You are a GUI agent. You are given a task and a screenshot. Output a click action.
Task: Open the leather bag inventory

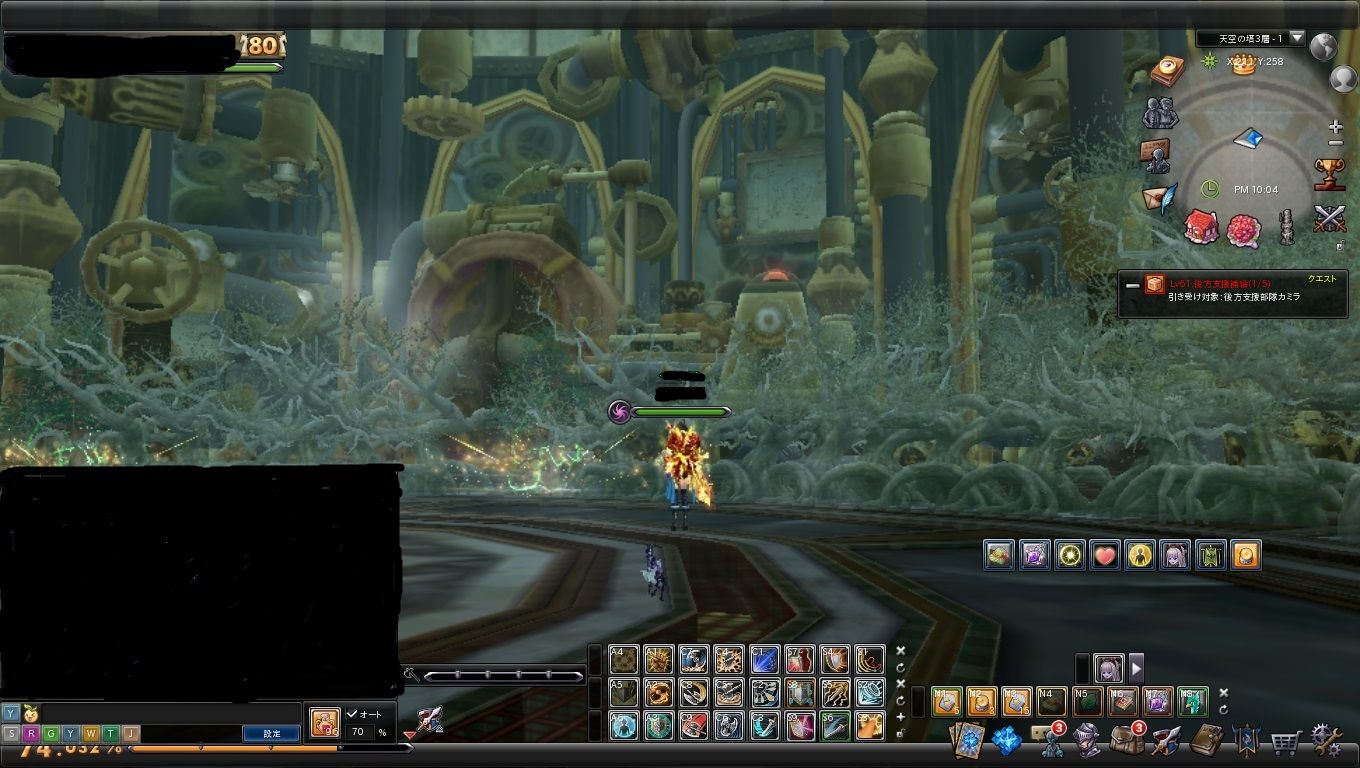click(x=1126, y=740)
